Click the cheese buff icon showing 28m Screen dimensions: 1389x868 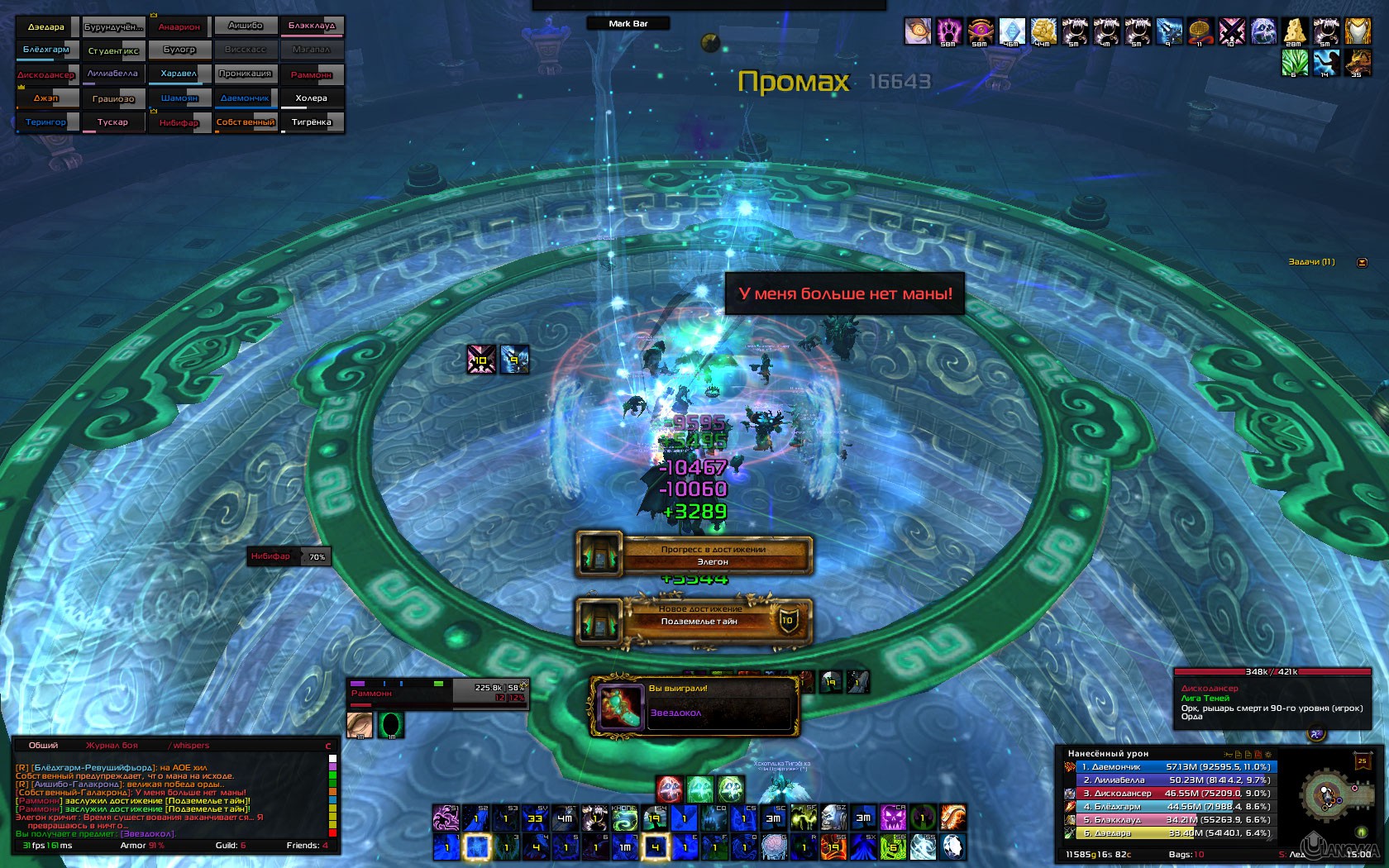(x=1295, y=30)
